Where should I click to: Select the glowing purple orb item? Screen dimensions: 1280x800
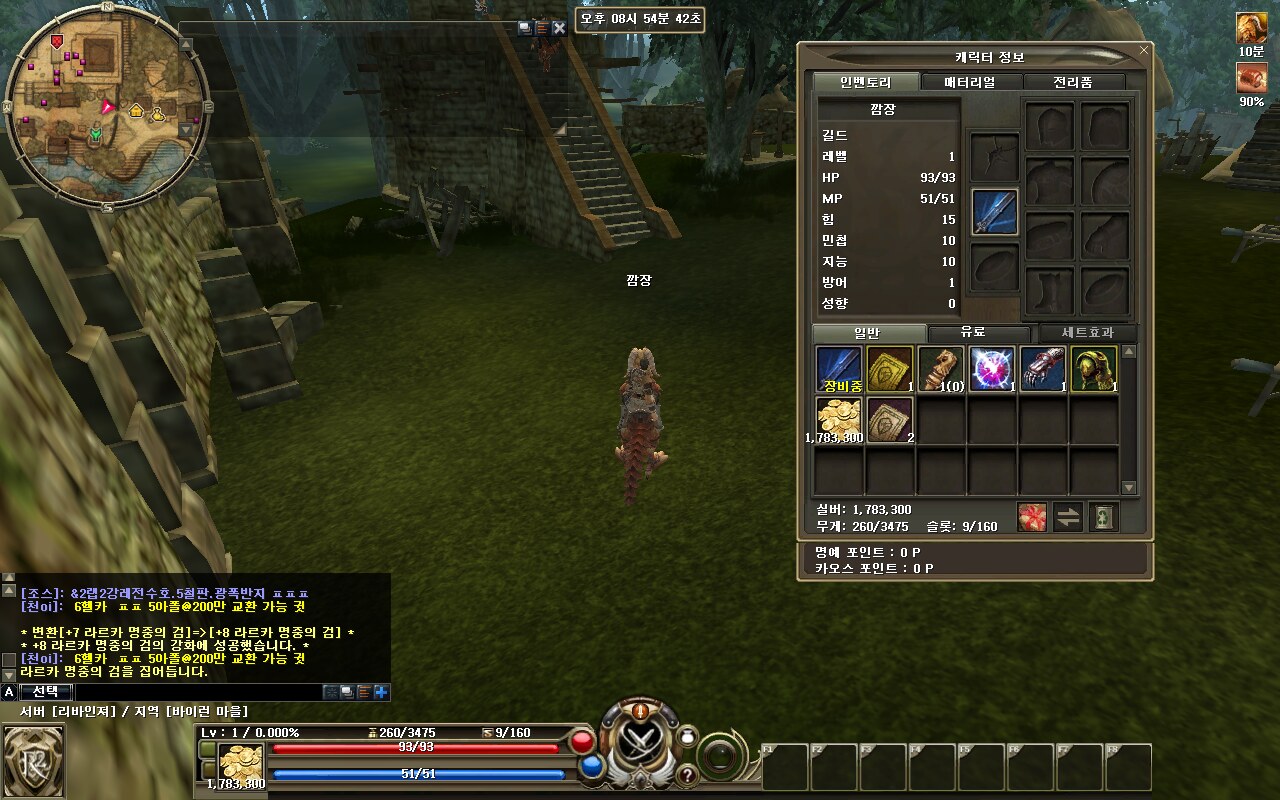(x=991, y=369)
